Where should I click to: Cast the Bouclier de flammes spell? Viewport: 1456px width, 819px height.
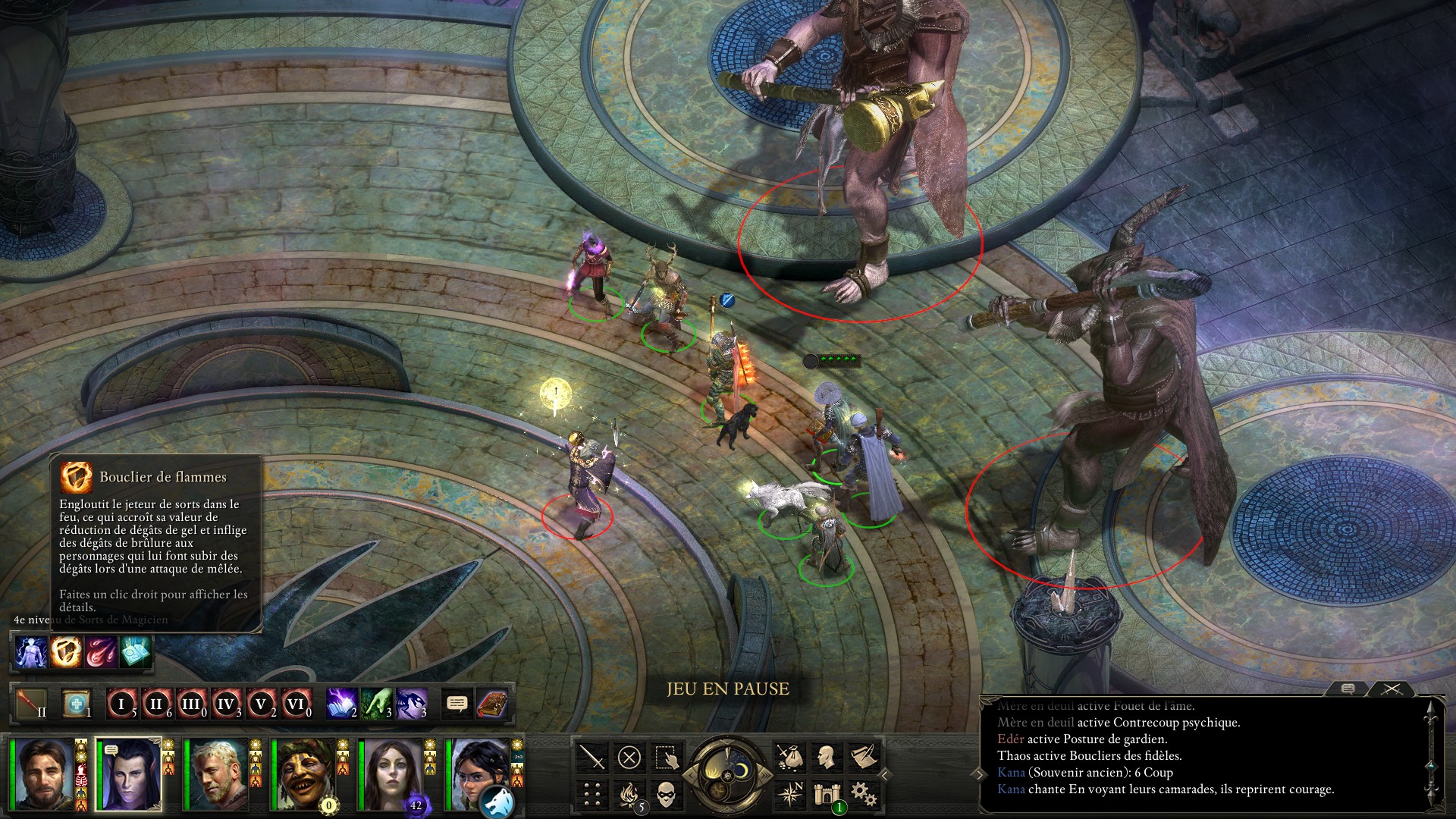(66, 651)
